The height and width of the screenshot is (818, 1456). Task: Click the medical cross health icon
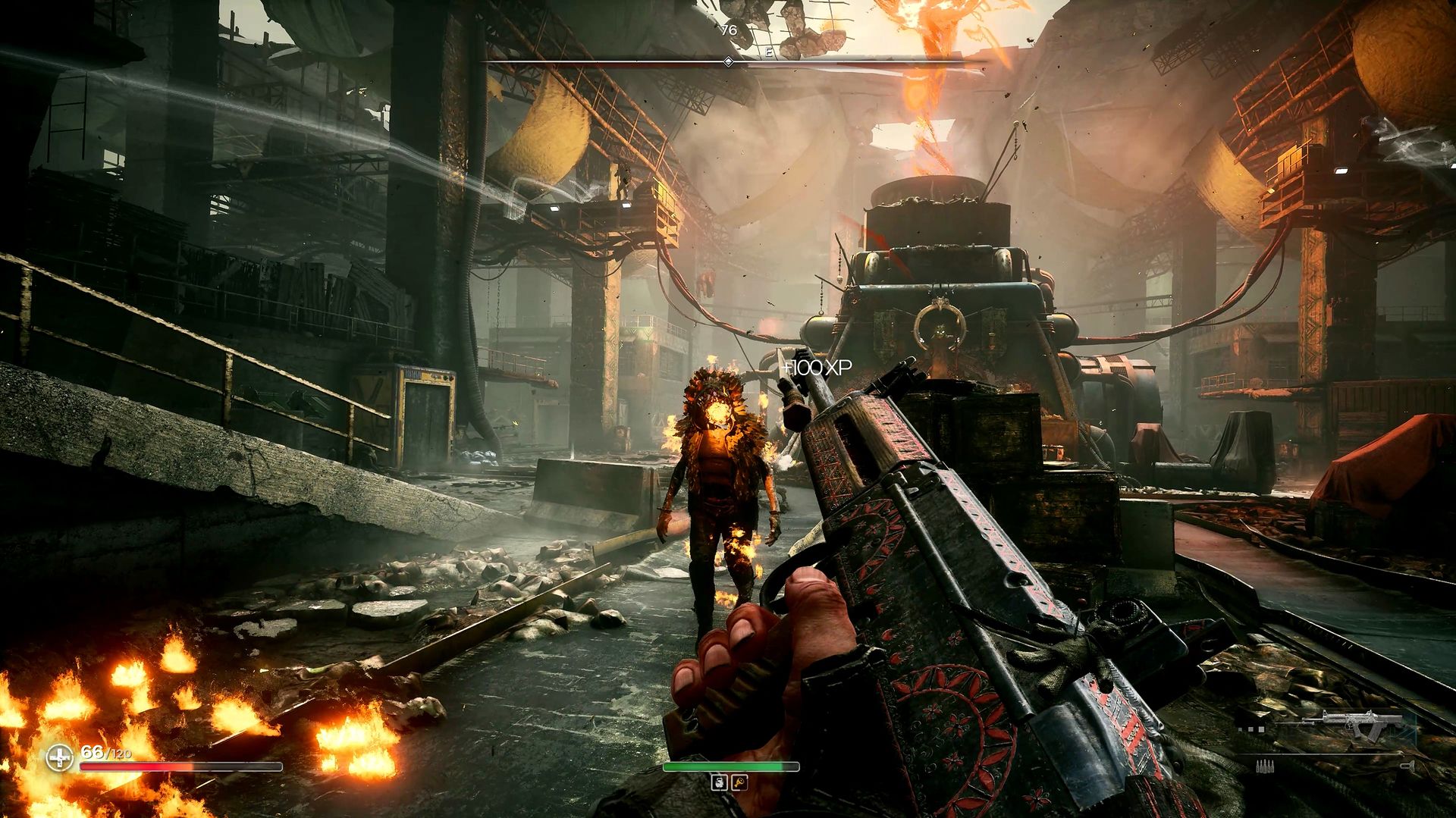59,757
